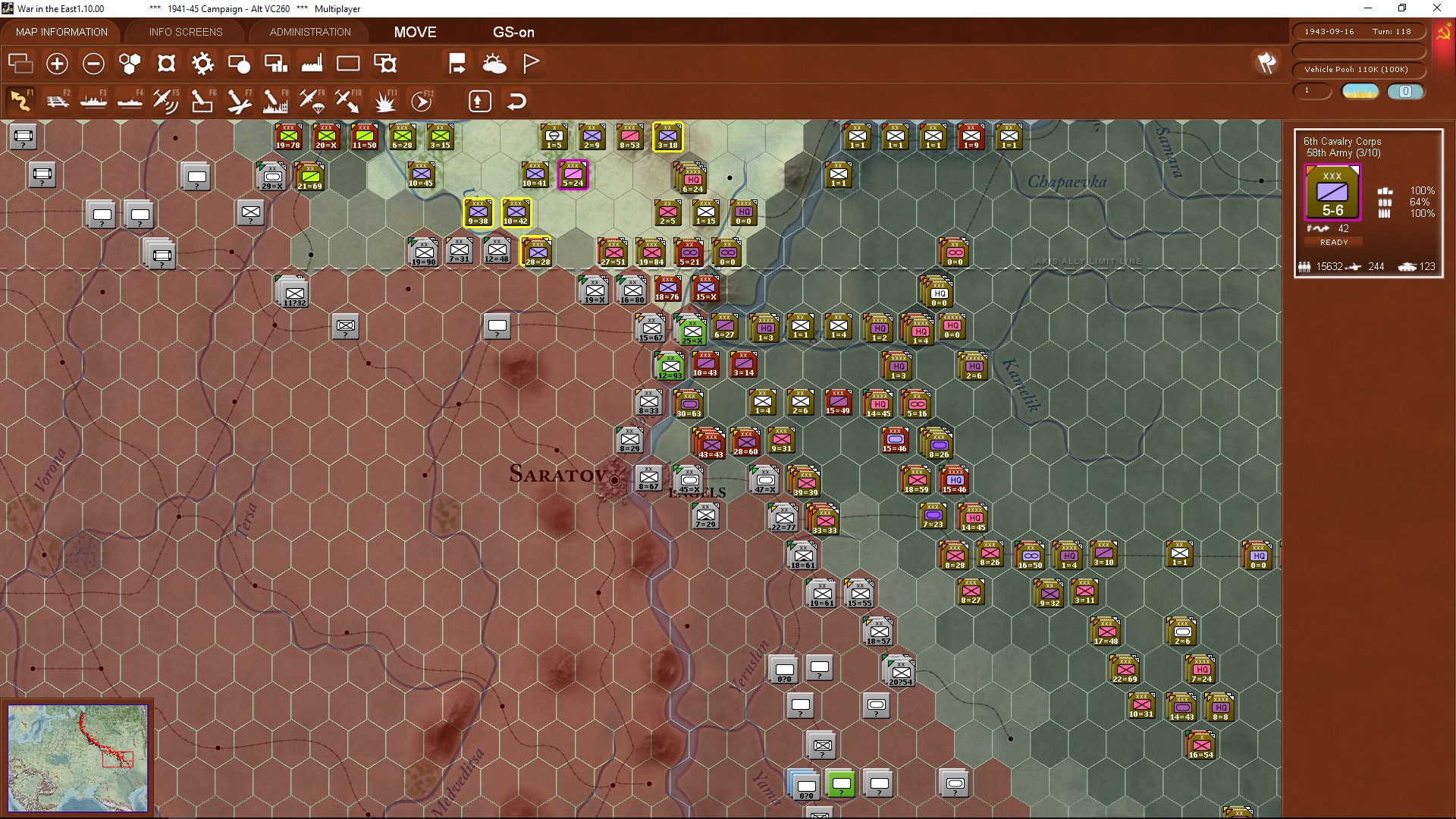Activate F9 air drop mode
This screenshot has height=819, width=1456.
(313, 99)
